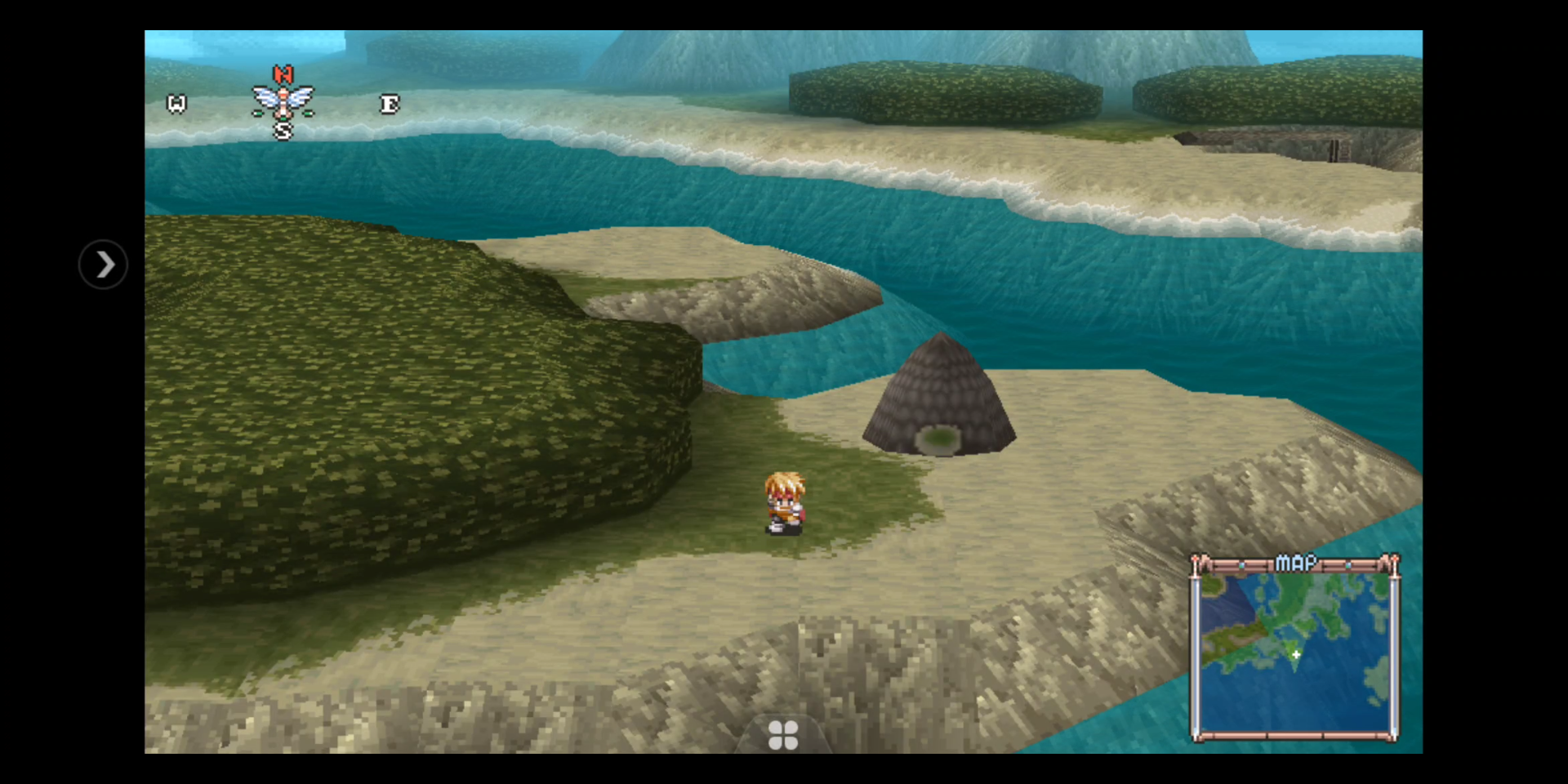
Task: Open the world minimap
Action: tap(1295, 649)
